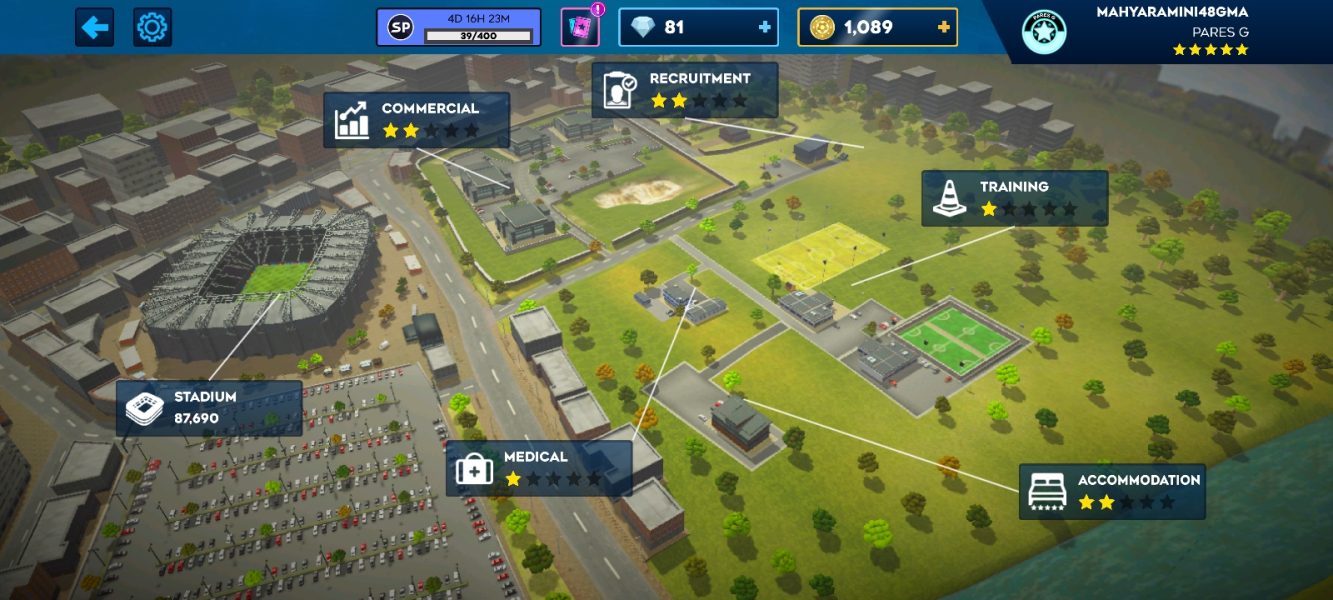Open the SP season pass progress panel
Screen dimensions: 1333x600
458,27
